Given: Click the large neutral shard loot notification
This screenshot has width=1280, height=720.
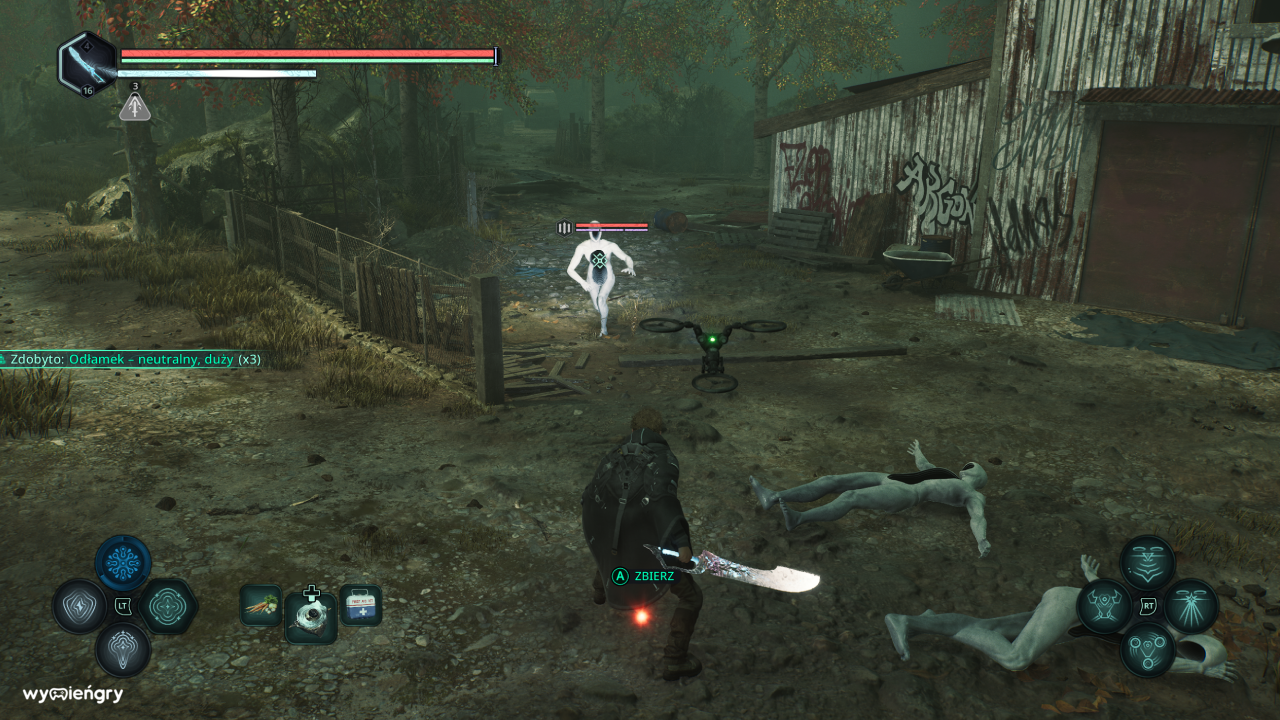Looking at the screenshot, I should [132, 358].
